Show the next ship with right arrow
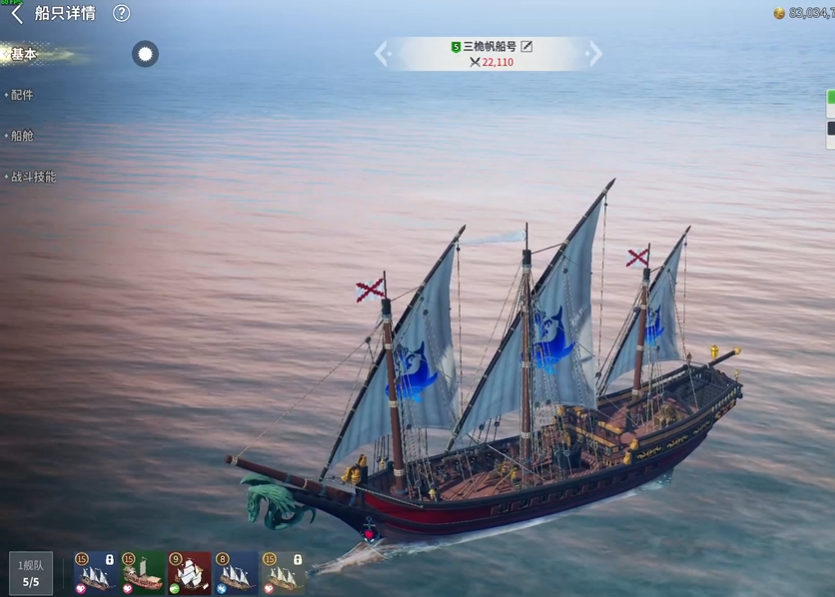 coord(595,54)
